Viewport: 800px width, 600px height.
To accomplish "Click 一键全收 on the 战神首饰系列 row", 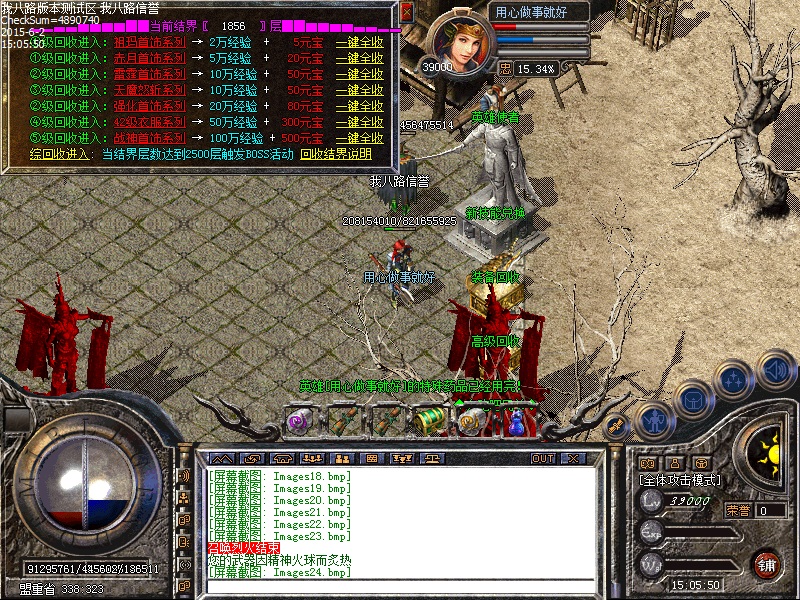I will 359,138.
